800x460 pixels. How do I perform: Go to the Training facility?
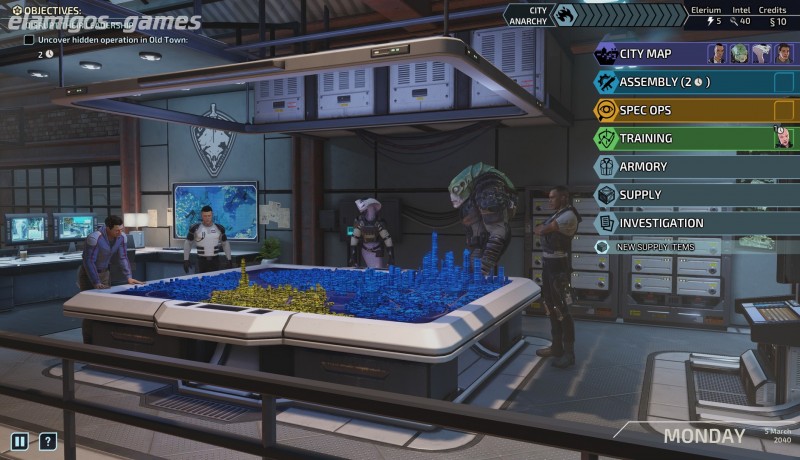[x=646, y=138]
